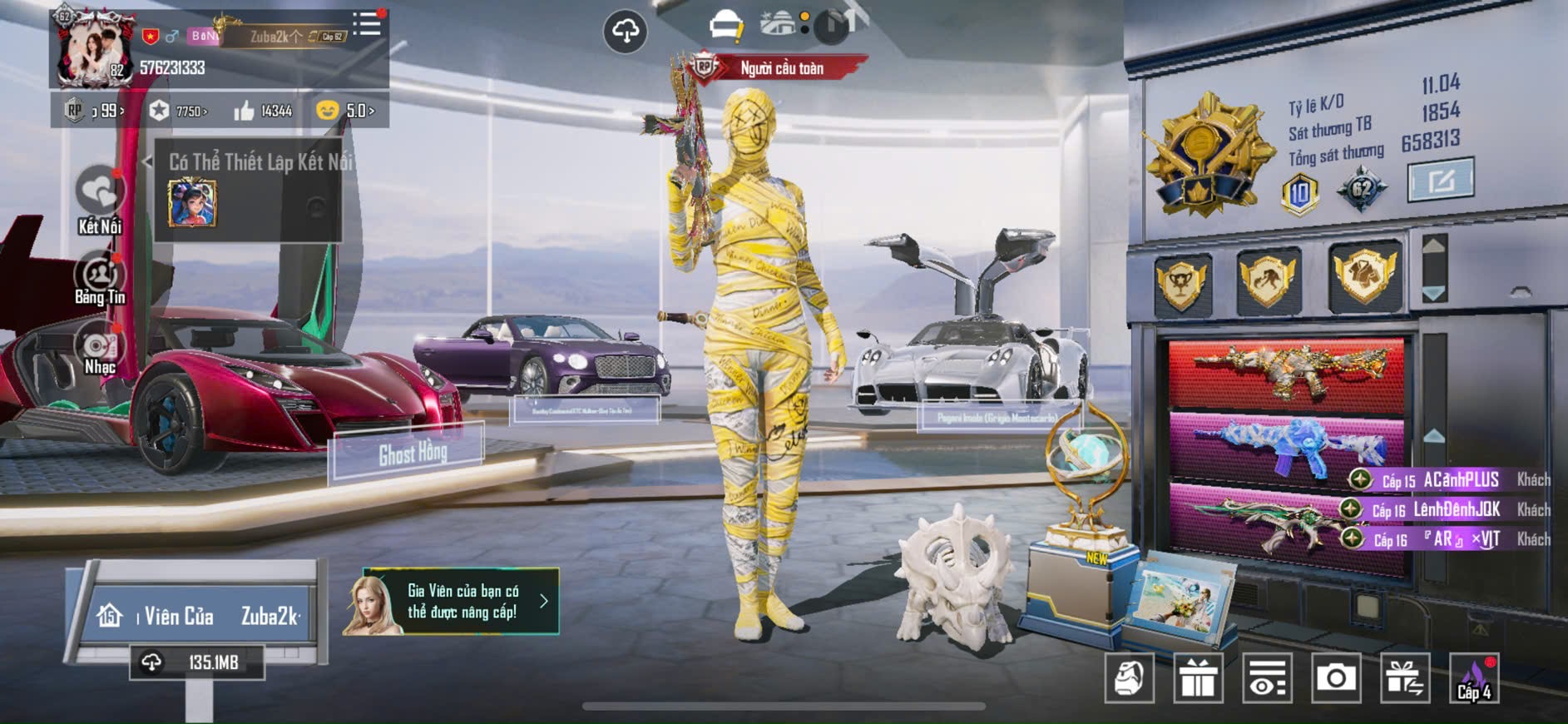
Task: Open the helmet icon with exclamation mark
Action: tap(726, 26)
